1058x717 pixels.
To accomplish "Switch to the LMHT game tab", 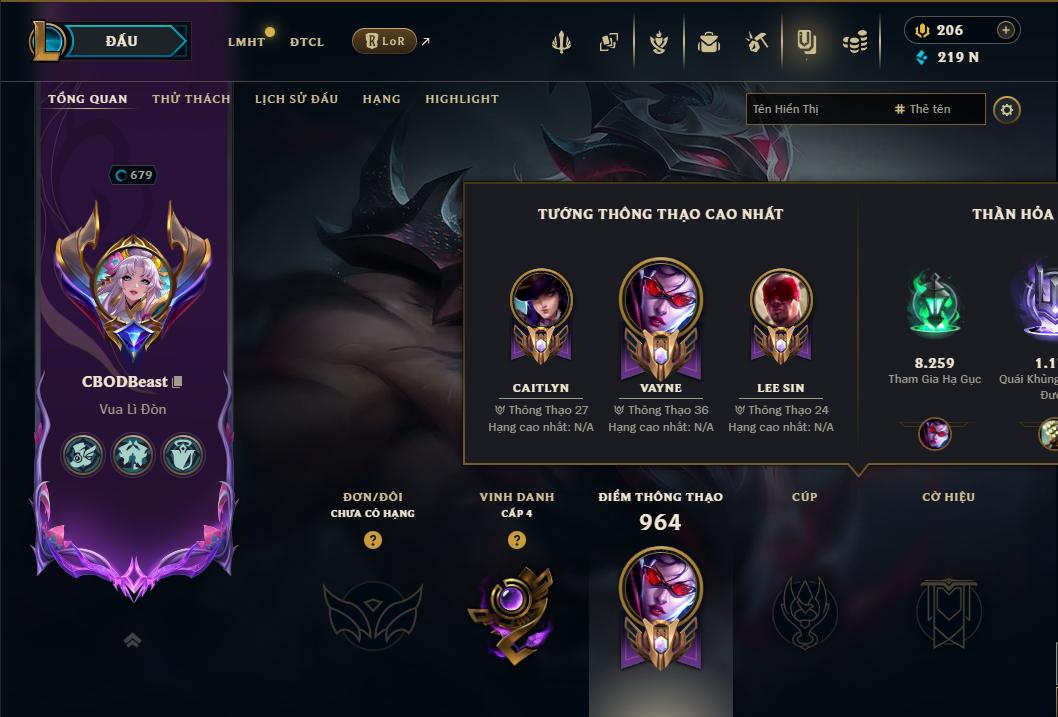I will click(x=246, y=42).
